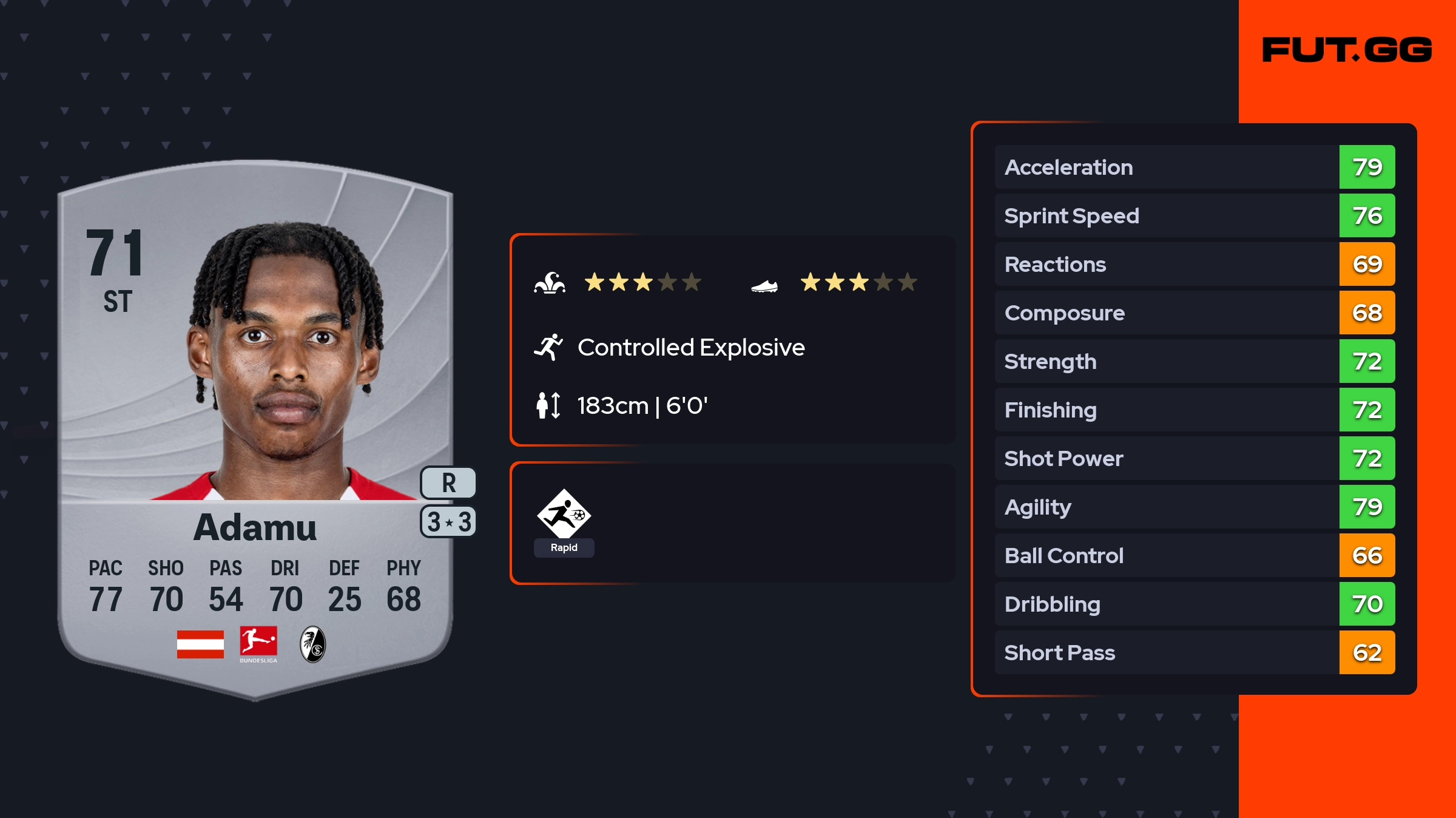Click the Controlled Explosive running figure icon

click(548, 347)
